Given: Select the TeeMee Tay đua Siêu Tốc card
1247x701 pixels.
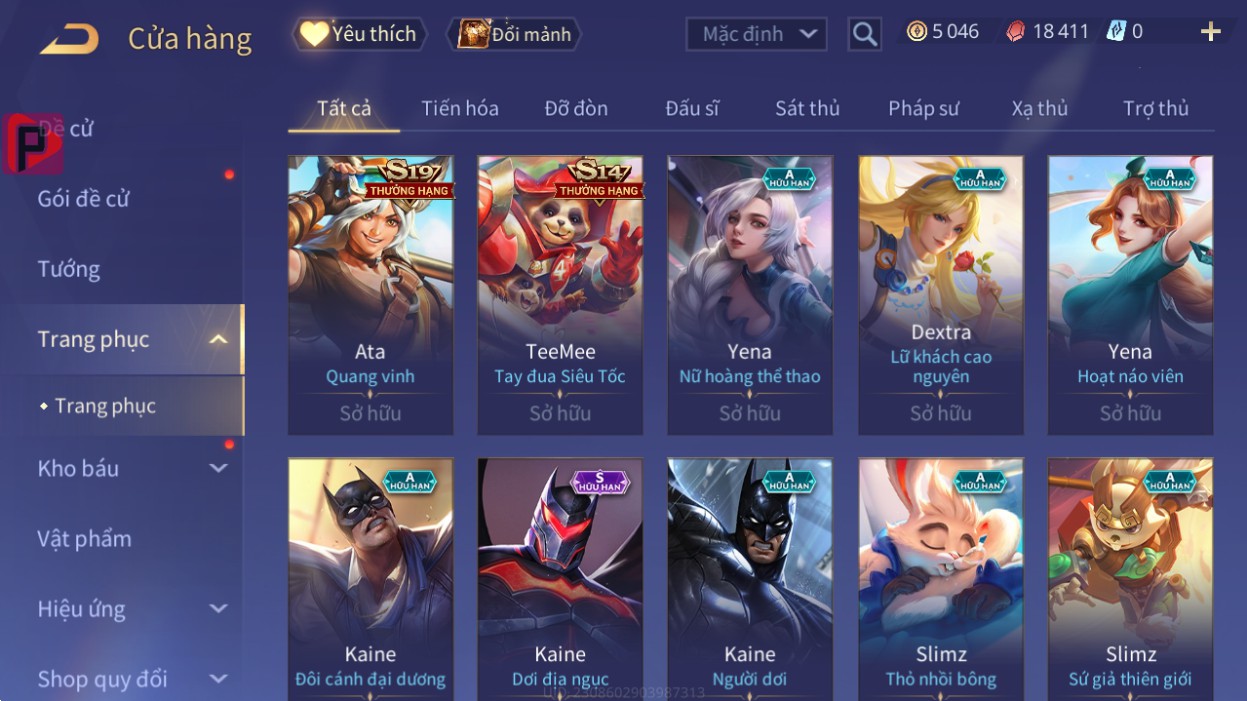Looking at the screenshot, I should click(x=560, y=295).
